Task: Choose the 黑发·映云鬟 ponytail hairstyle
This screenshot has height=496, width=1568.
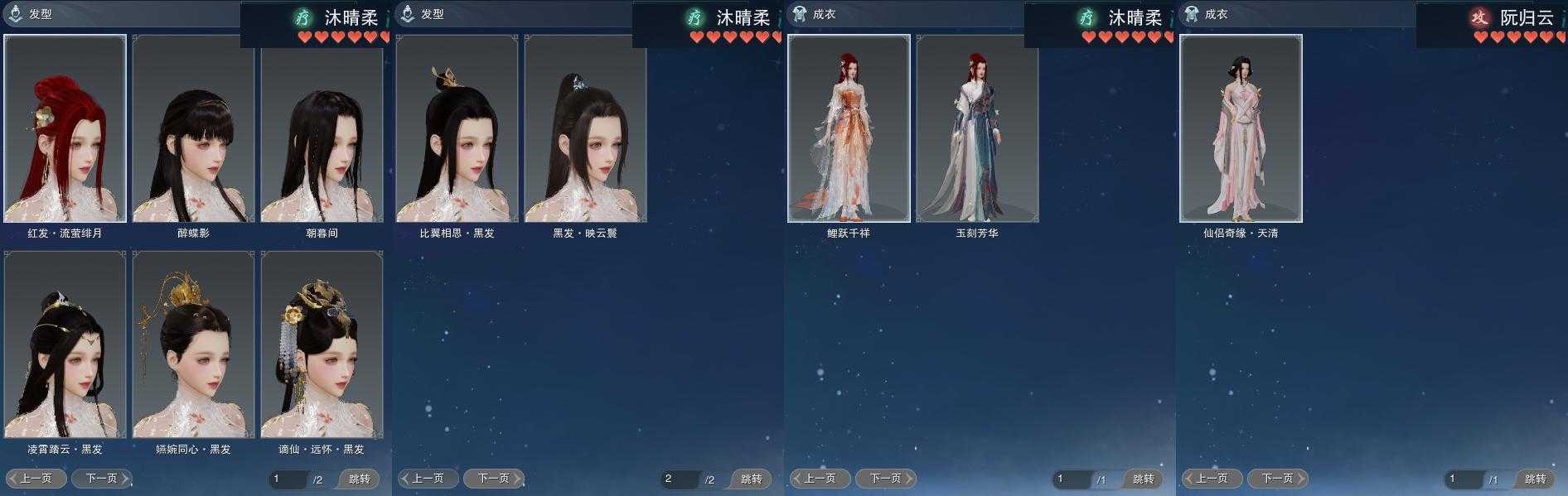Action: 585,128
